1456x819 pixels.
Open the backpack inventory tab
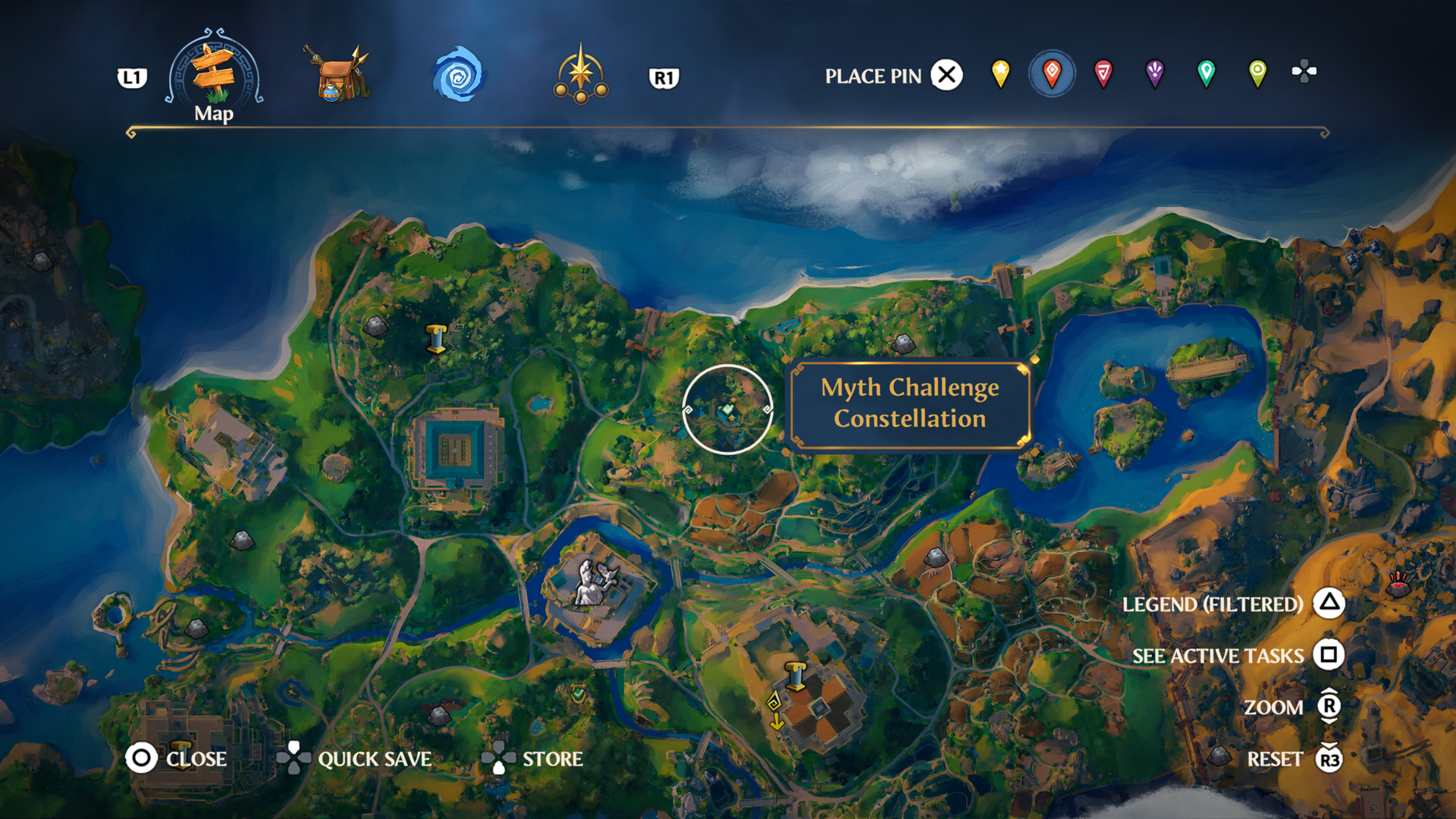point(337,75)
